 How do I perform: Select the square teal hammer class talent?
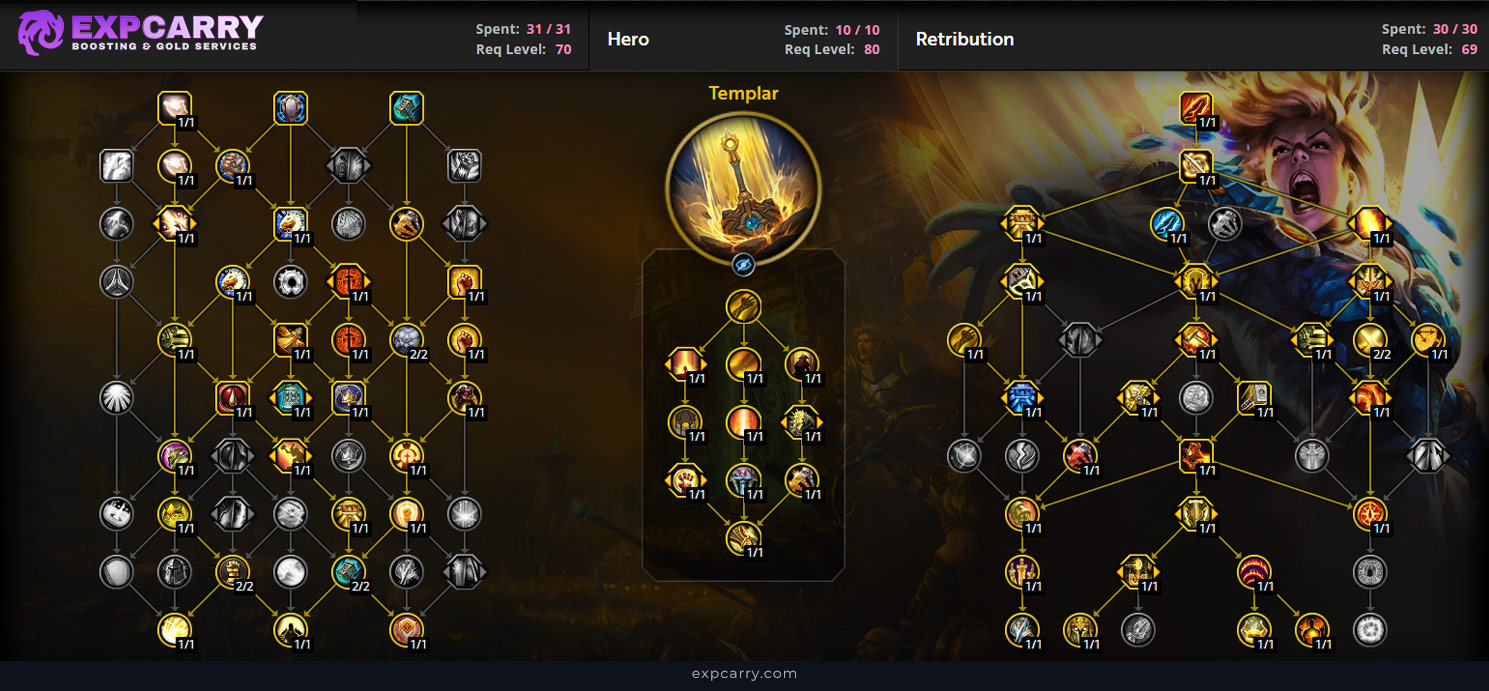(407, 108)
